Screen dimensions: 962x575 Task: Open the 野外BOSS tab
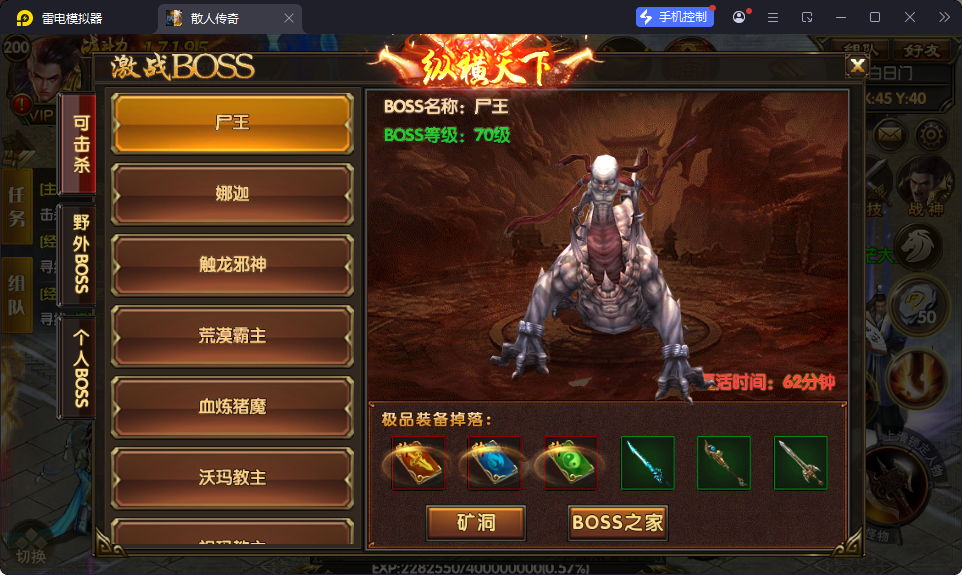click(80, 253)
